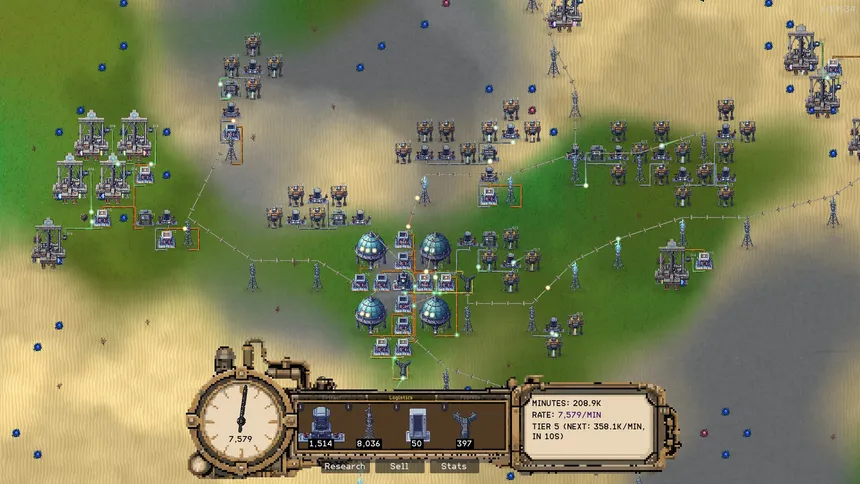
Task: Choose the tall pylon item costing 8,036
Action: coord(368,424)
